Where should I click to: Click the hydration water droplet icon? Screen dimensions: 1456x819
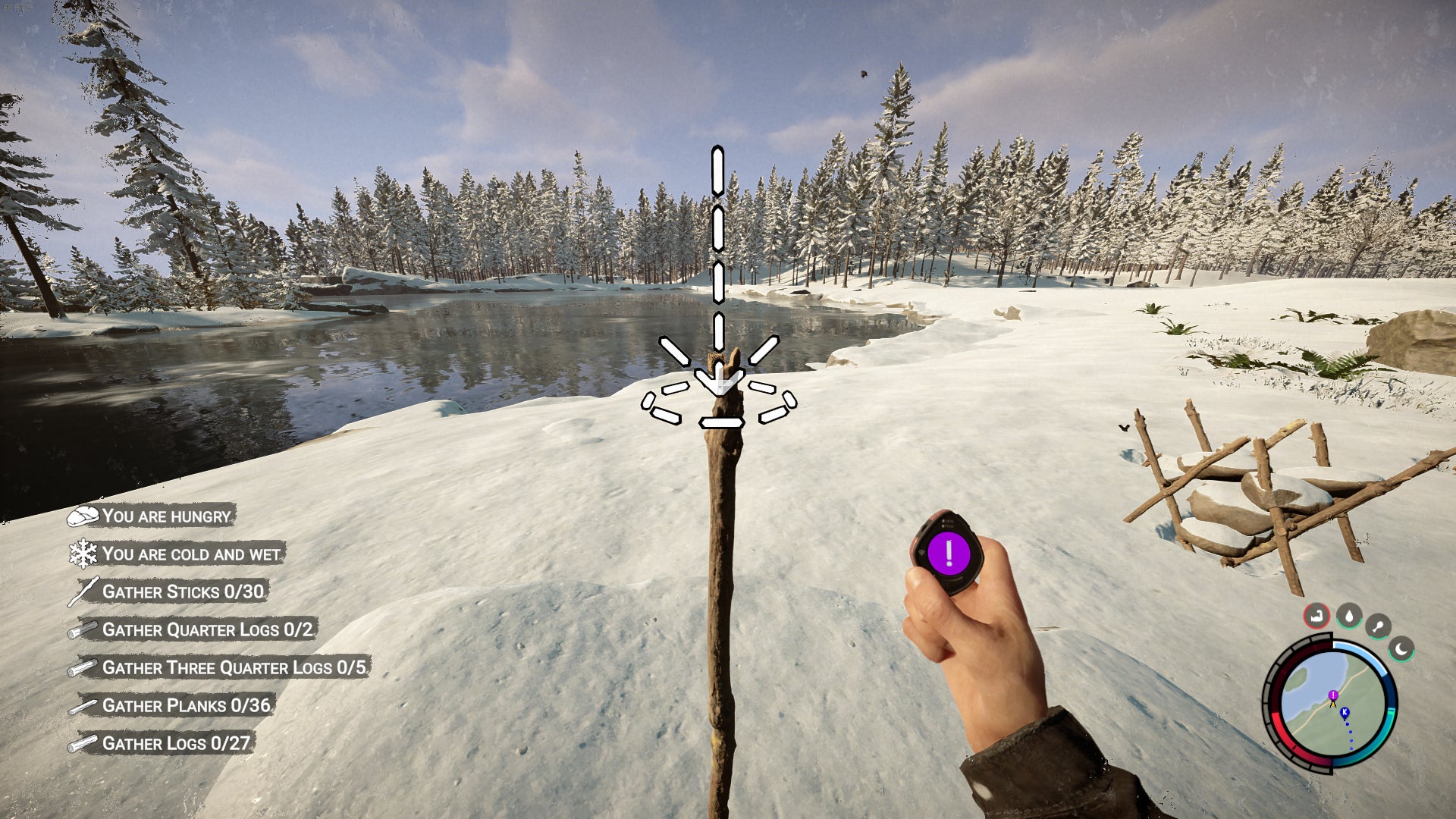coord(1349,617)
